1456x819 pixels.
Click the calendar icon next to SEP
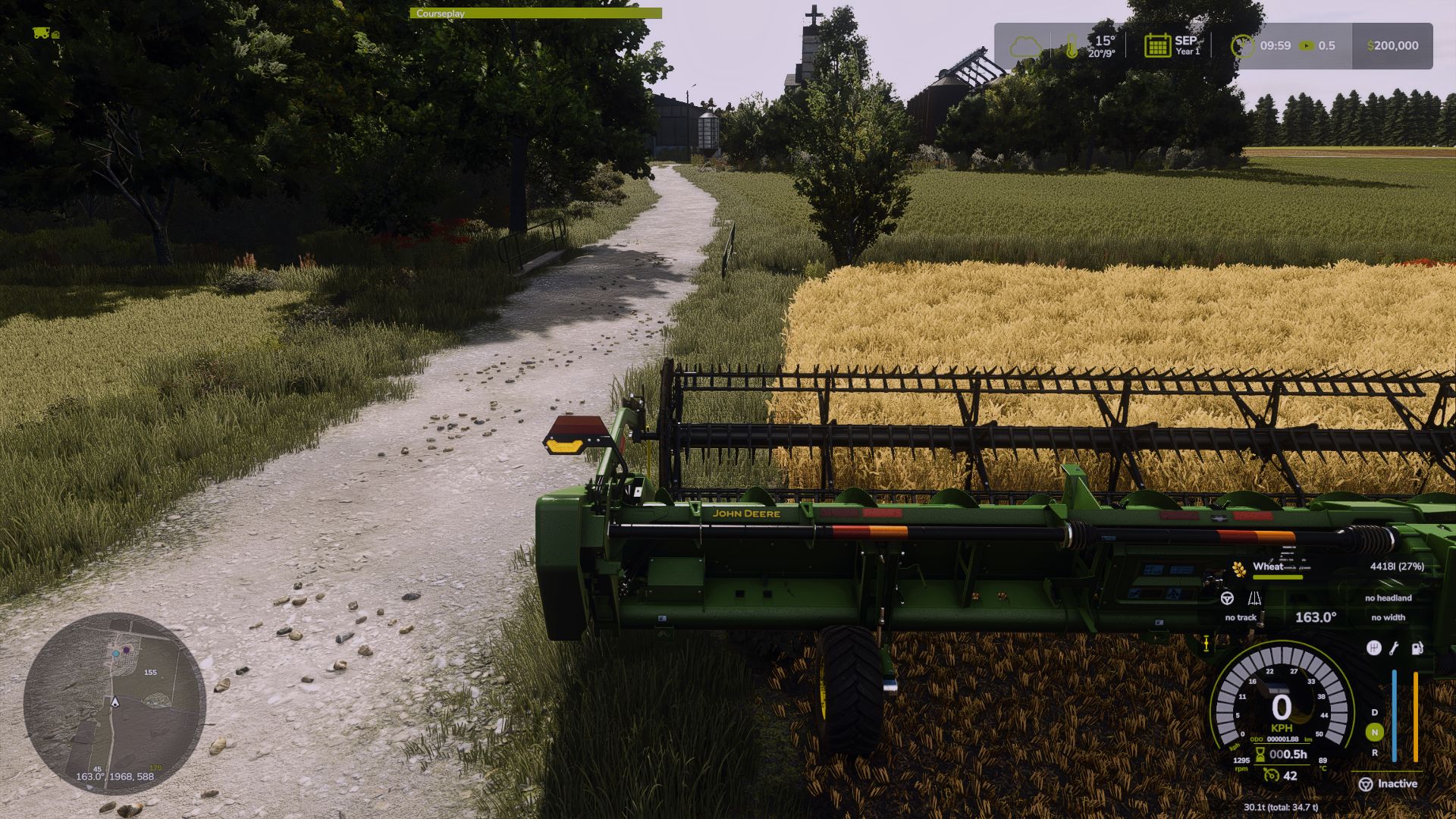1157,45
